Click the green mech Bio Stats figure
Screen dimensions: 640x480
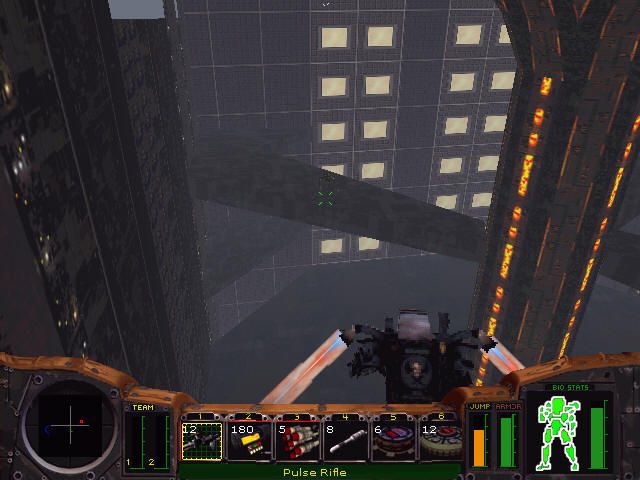pyautogui.click(x=560, y=432)
